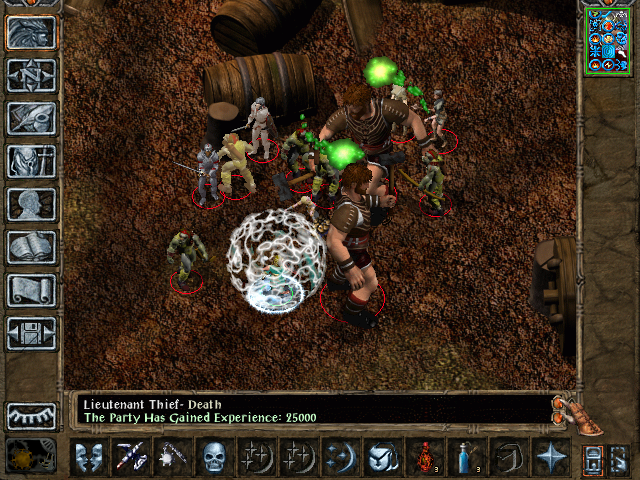The height and width of the screenshot is (480, 640).
Task: Use the red potion quick item
Action: [424, 458]
